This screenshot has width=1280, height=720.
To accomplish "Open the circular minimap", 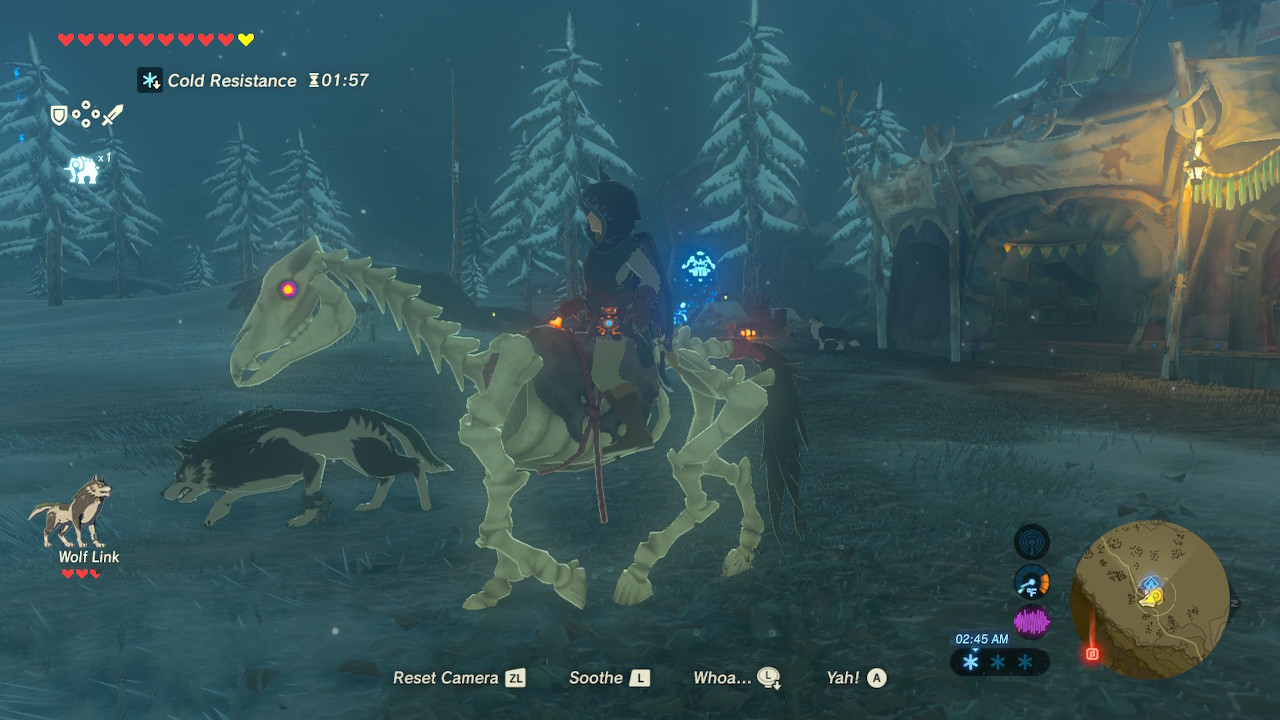I will (1149, 600).
